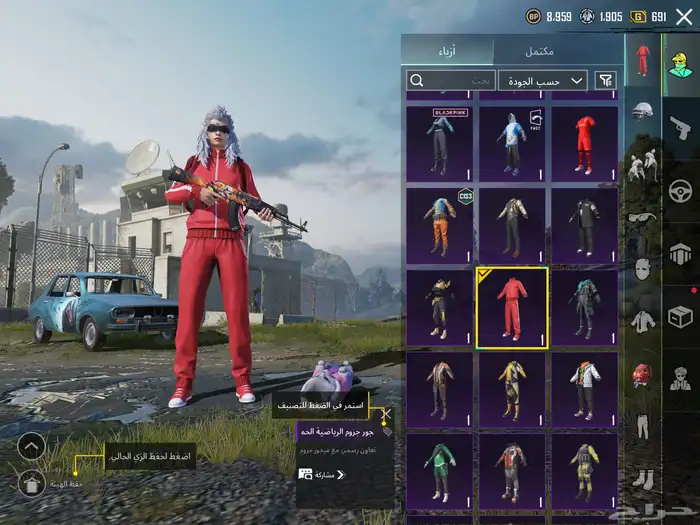The height and width of the screenshot is (525, 700).
Task: Click the مشاركة share button
Action: (320, 474)
